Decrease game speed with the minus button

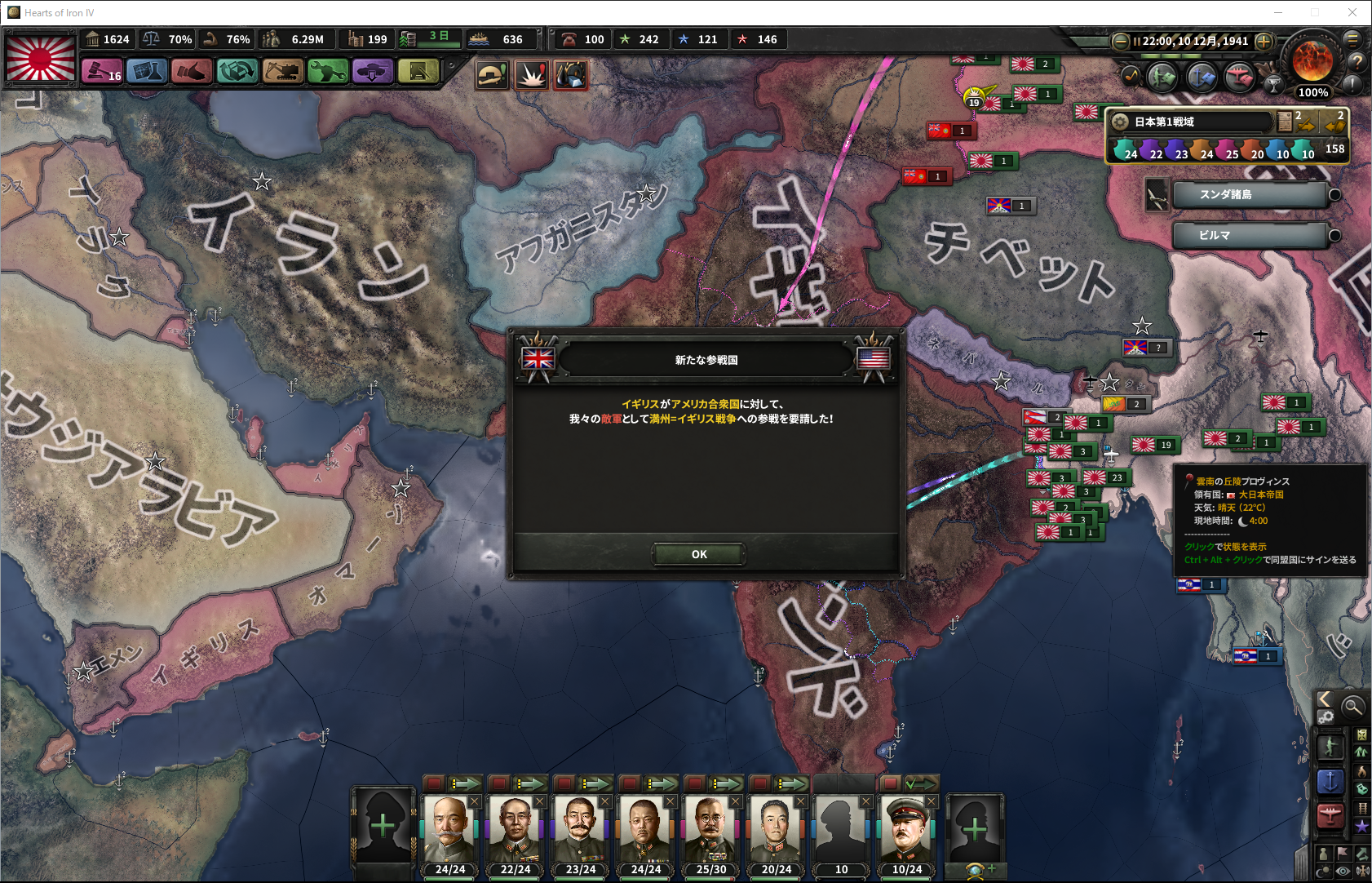(x=1121, y=41)
